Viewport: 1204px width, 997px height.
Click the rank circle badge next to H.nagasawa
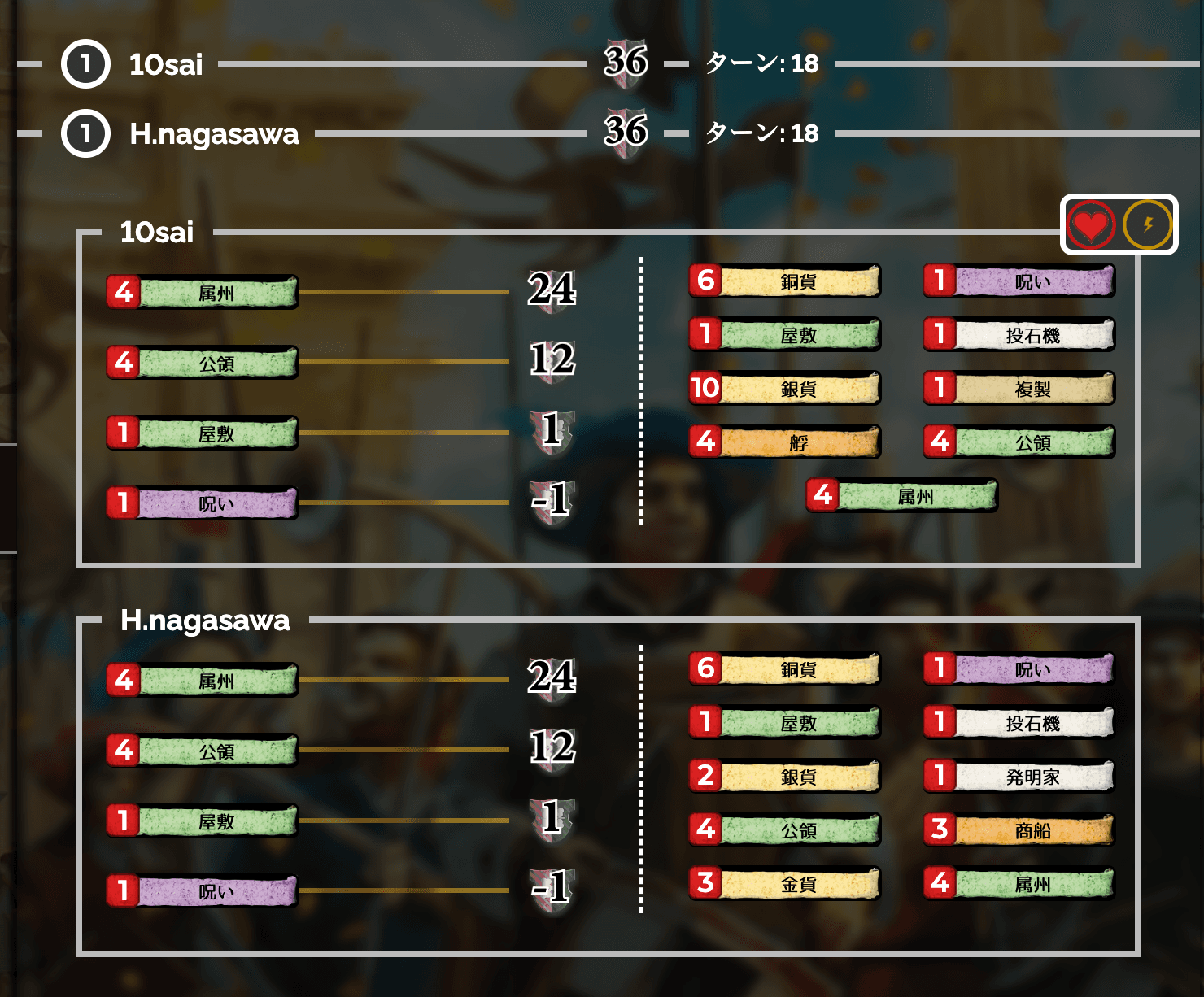pos(85,134)
